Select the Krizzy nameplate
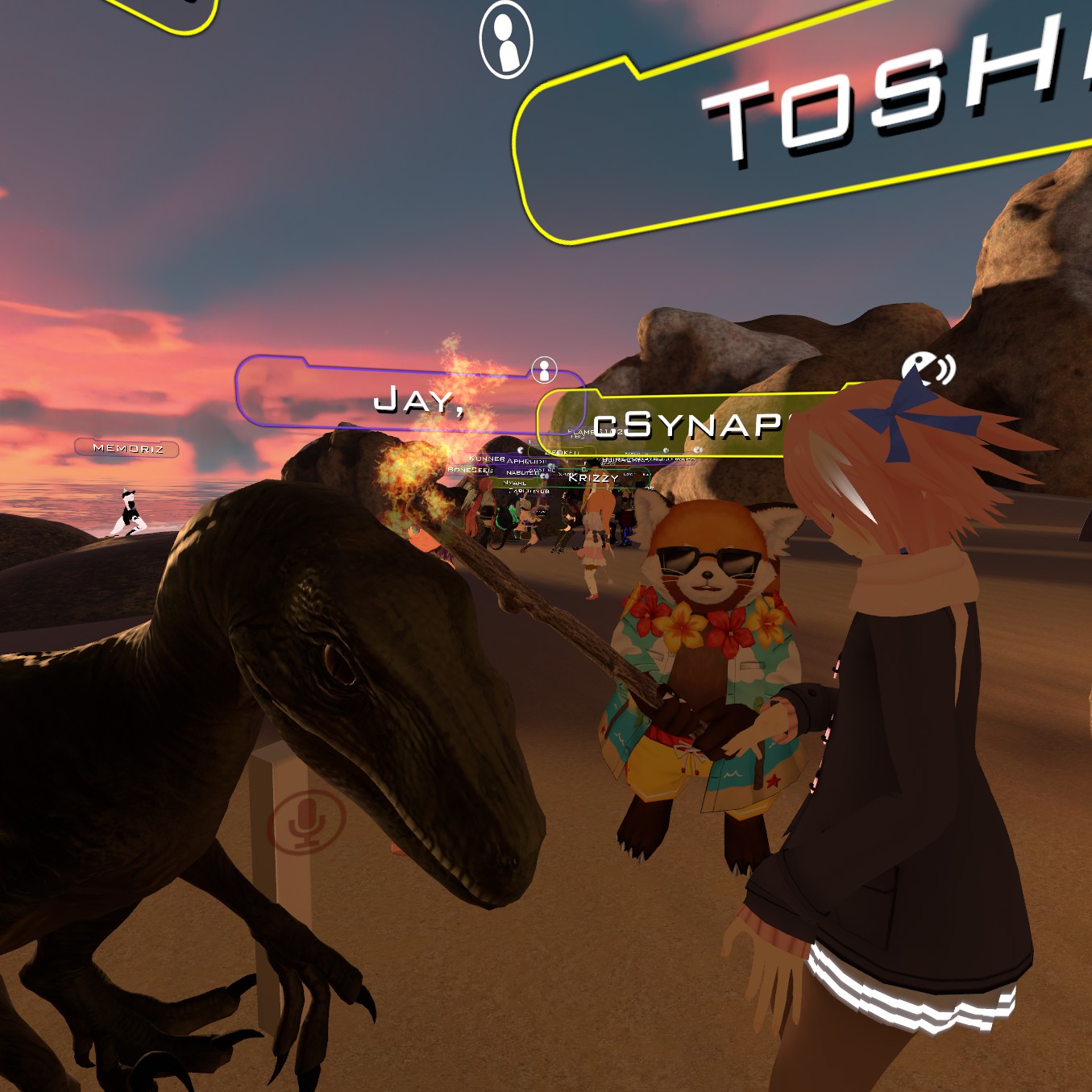This screenshot has width=1092, height=1092. click(593, 478)
